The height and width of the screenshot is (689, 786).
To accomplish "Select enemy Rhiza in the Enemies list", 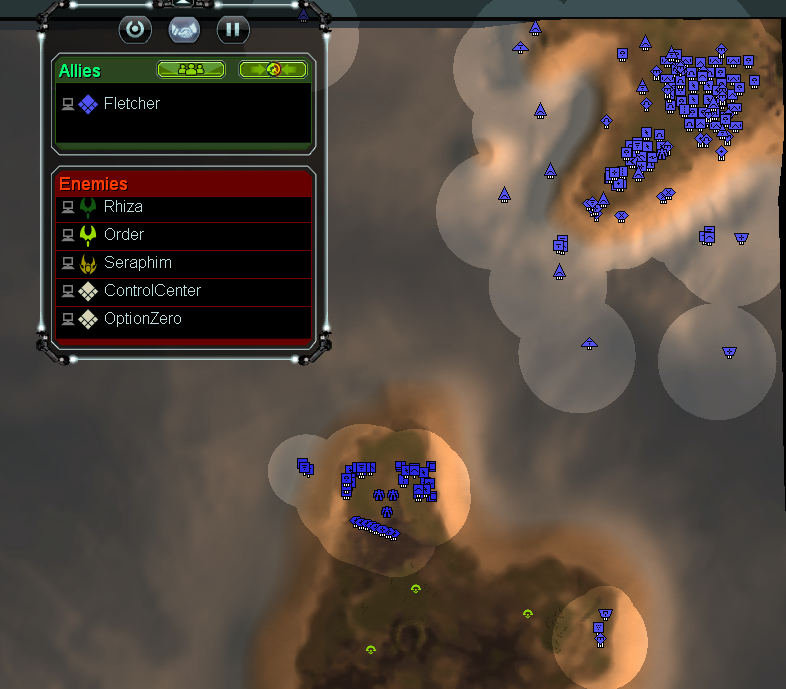I will click(x=123, y=207).
